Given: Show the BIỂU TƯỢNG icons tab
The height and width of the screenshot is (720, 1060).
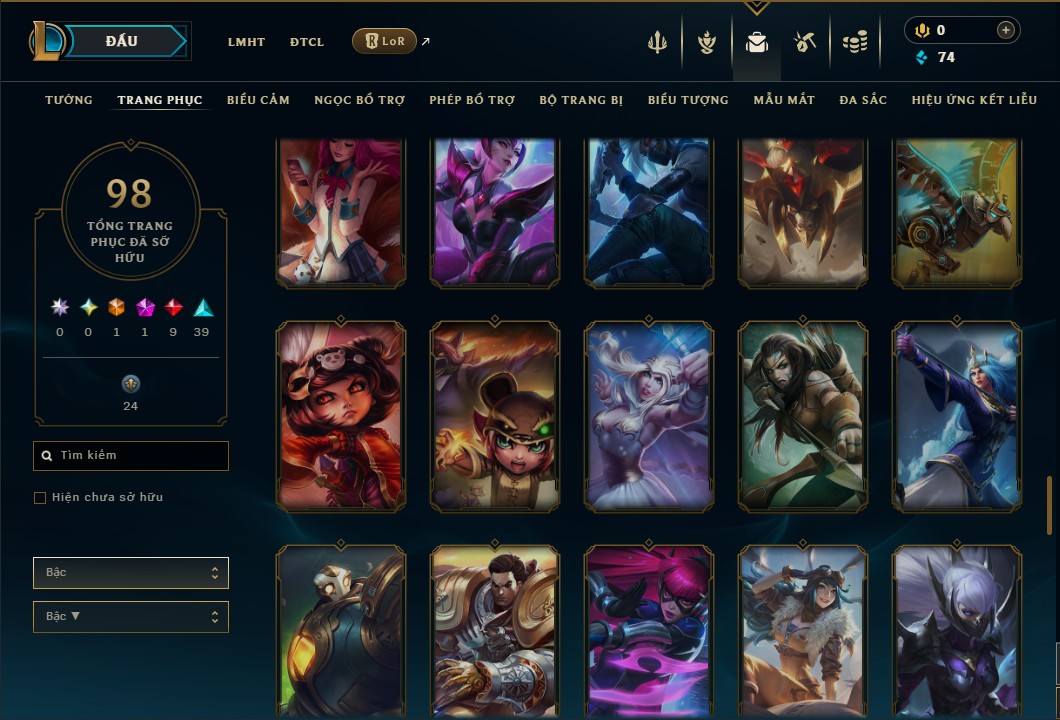Looking at the screenshot, I should [x=688, y=100].
